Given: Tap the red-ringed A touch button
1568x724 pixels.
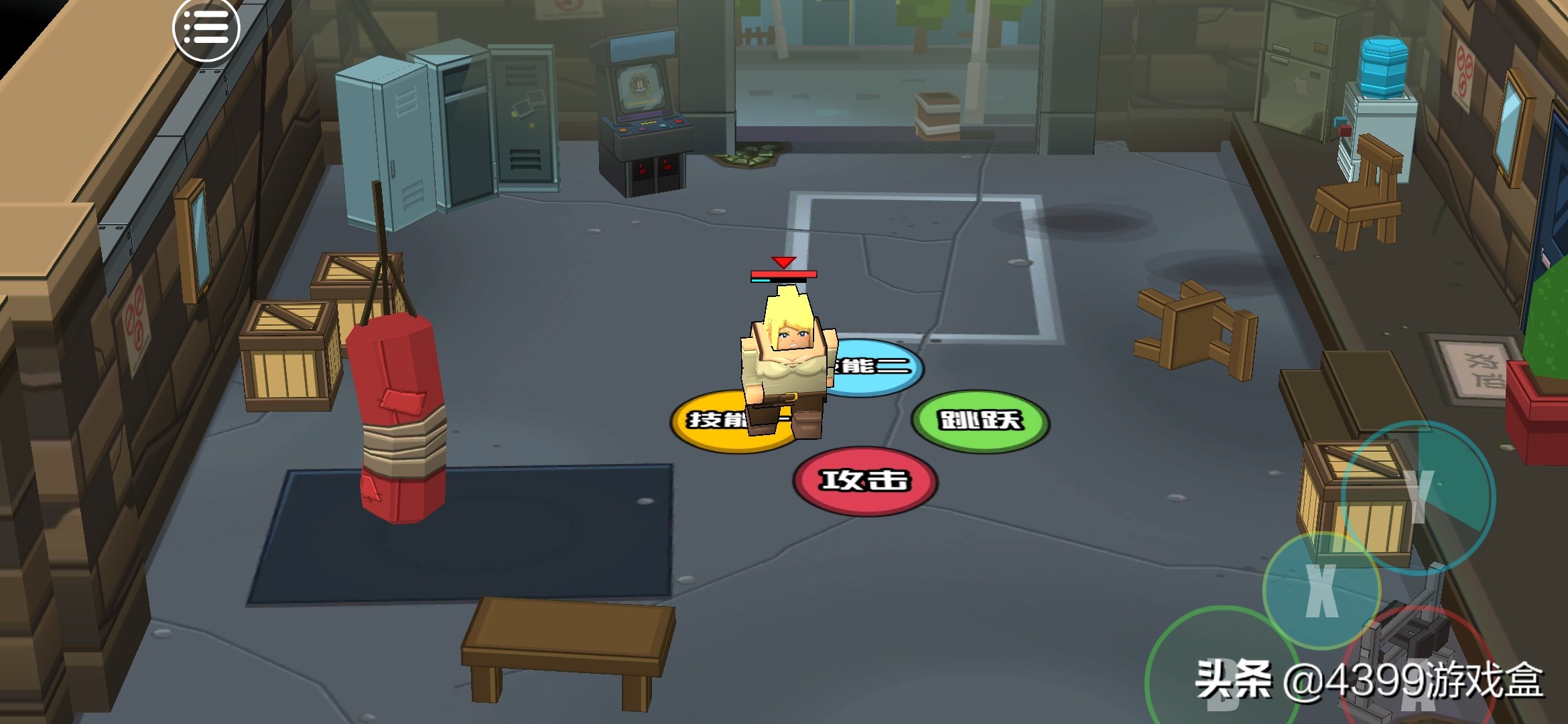Looking at the screenshot, I should 1417,677.
